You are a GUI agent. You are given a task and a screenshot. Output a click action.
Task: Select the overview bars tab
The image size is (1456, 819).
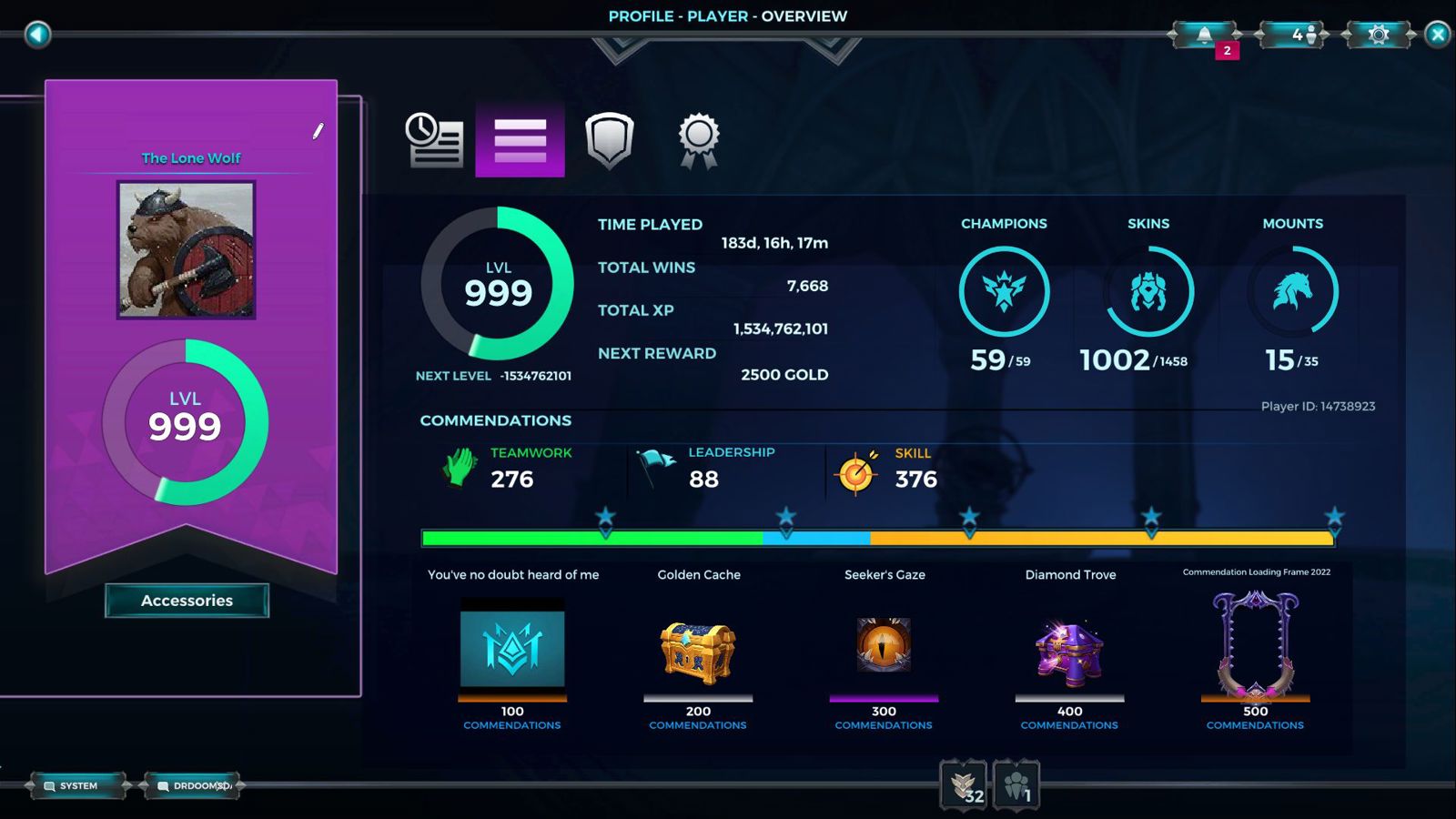520,140
